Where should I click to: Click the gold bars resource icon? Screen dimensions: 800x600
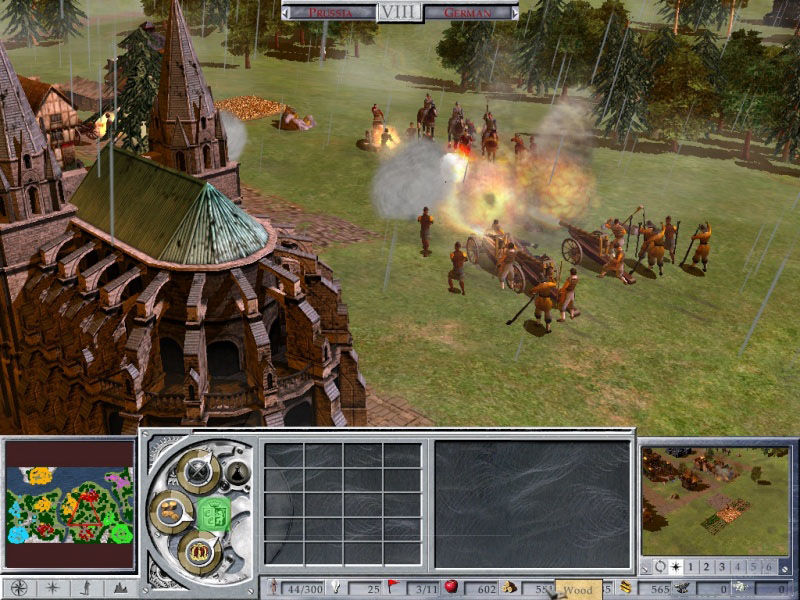[626, 588]
